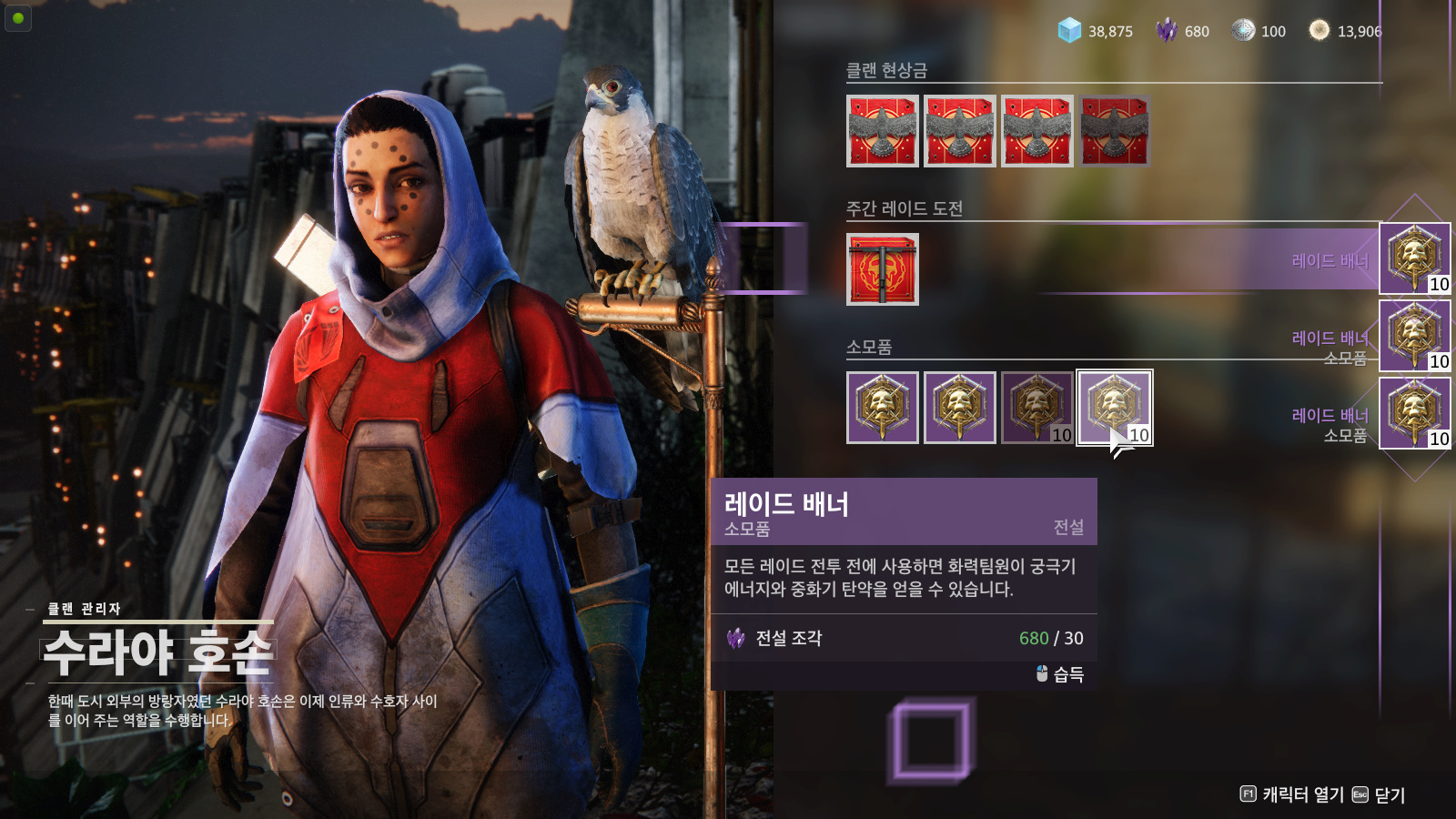1456x819 pixels.
Task: Choose the dimmed raid banner showing 10 under 소모품
Action: point(1037,408)
